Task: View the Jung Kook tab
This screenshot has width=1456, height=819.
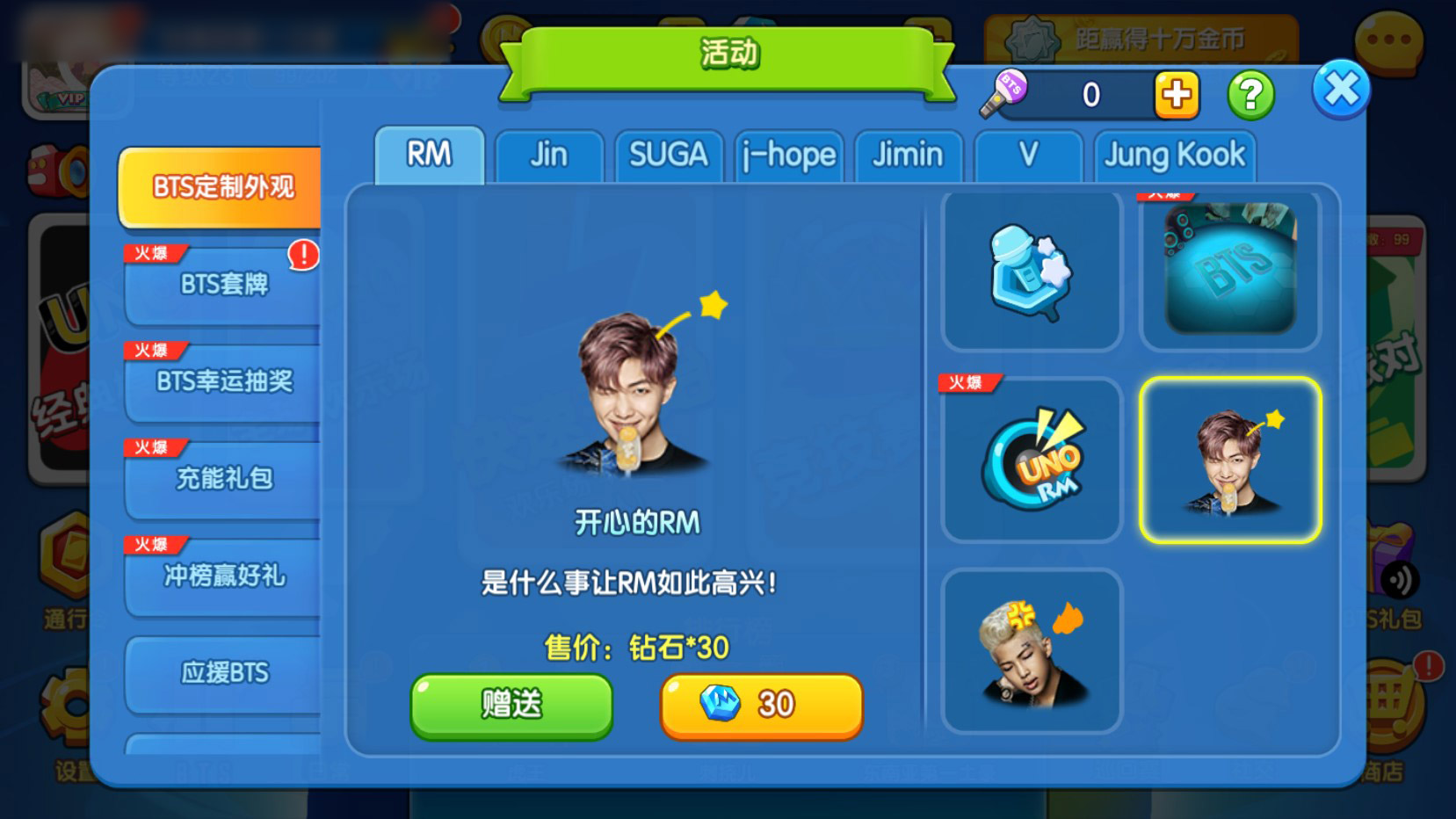Action: [1175, 156]
